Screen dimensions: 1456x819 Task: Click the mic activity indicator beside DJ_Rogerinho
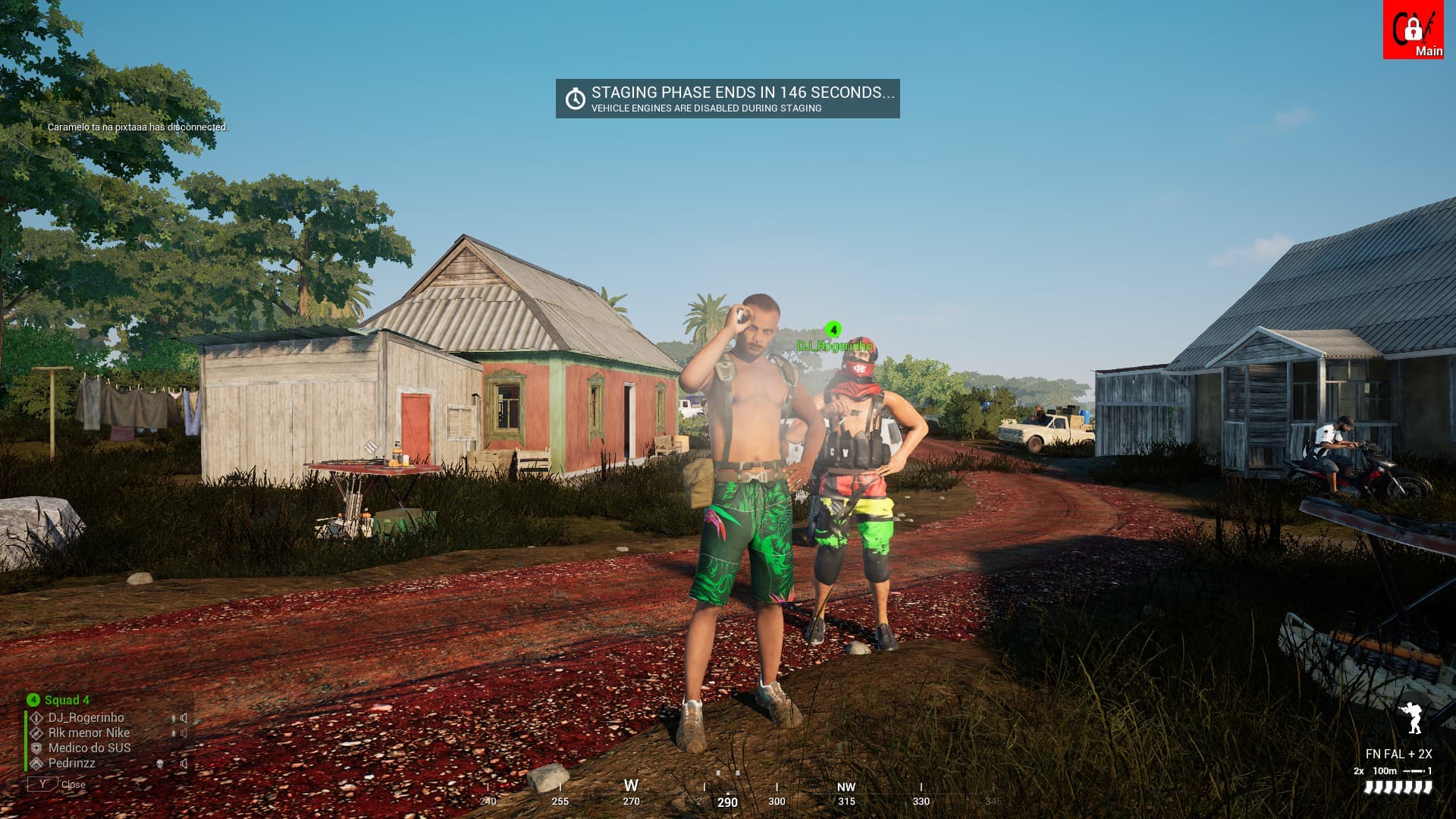pyautogui.click(x=173, y=718)
